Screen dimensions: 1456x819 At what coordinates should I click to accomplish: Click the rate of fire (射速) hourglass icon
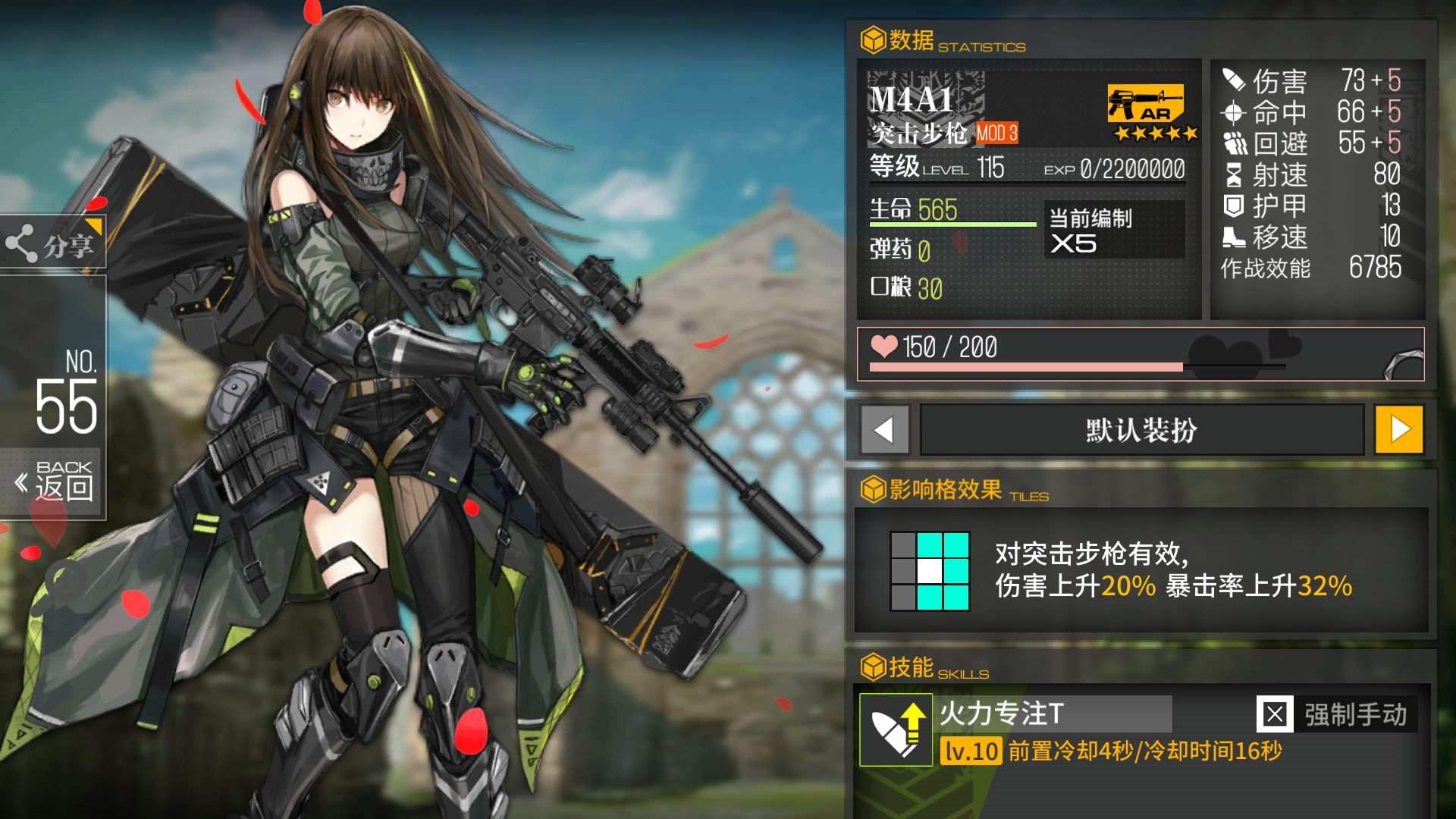[x=1233, y=175]
